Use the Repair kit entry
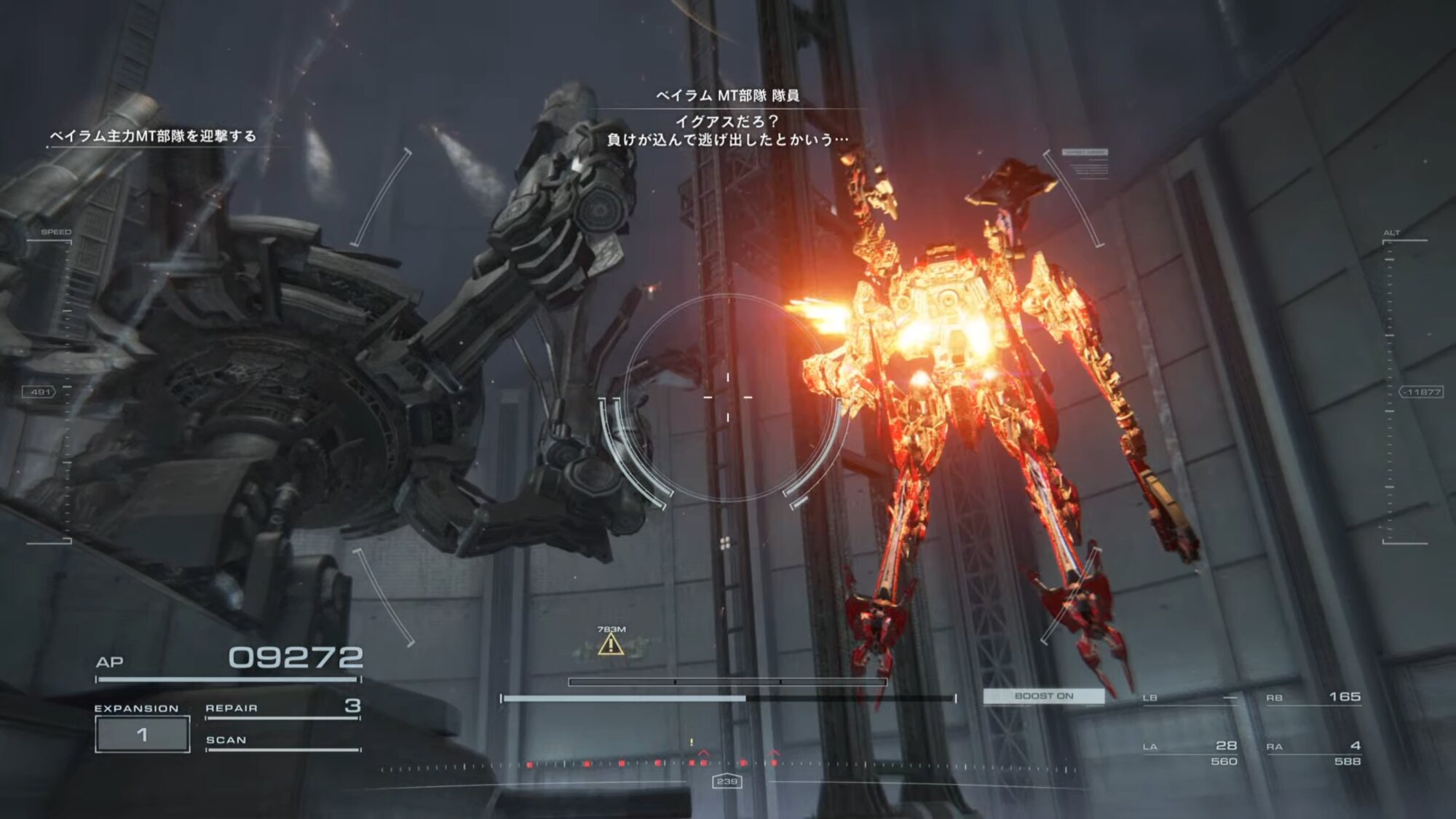 [x=282, y=708]
